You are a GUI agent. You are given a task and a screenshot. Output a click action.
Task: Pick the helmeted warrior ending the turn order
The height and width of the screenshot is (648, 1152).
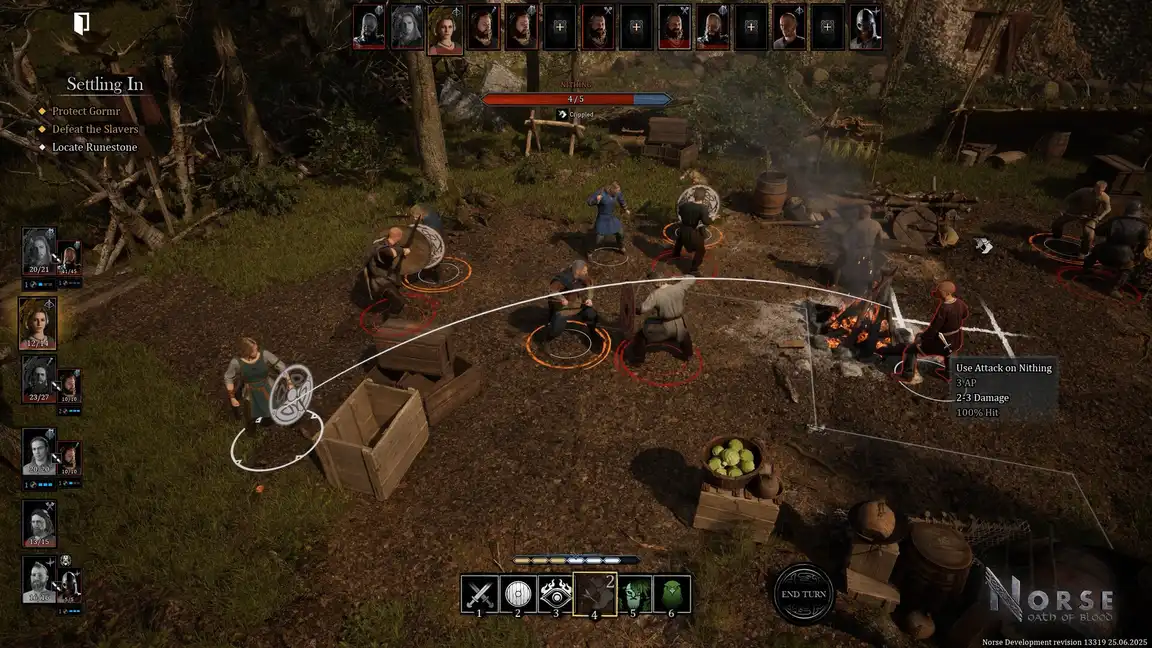coord(865,29)
